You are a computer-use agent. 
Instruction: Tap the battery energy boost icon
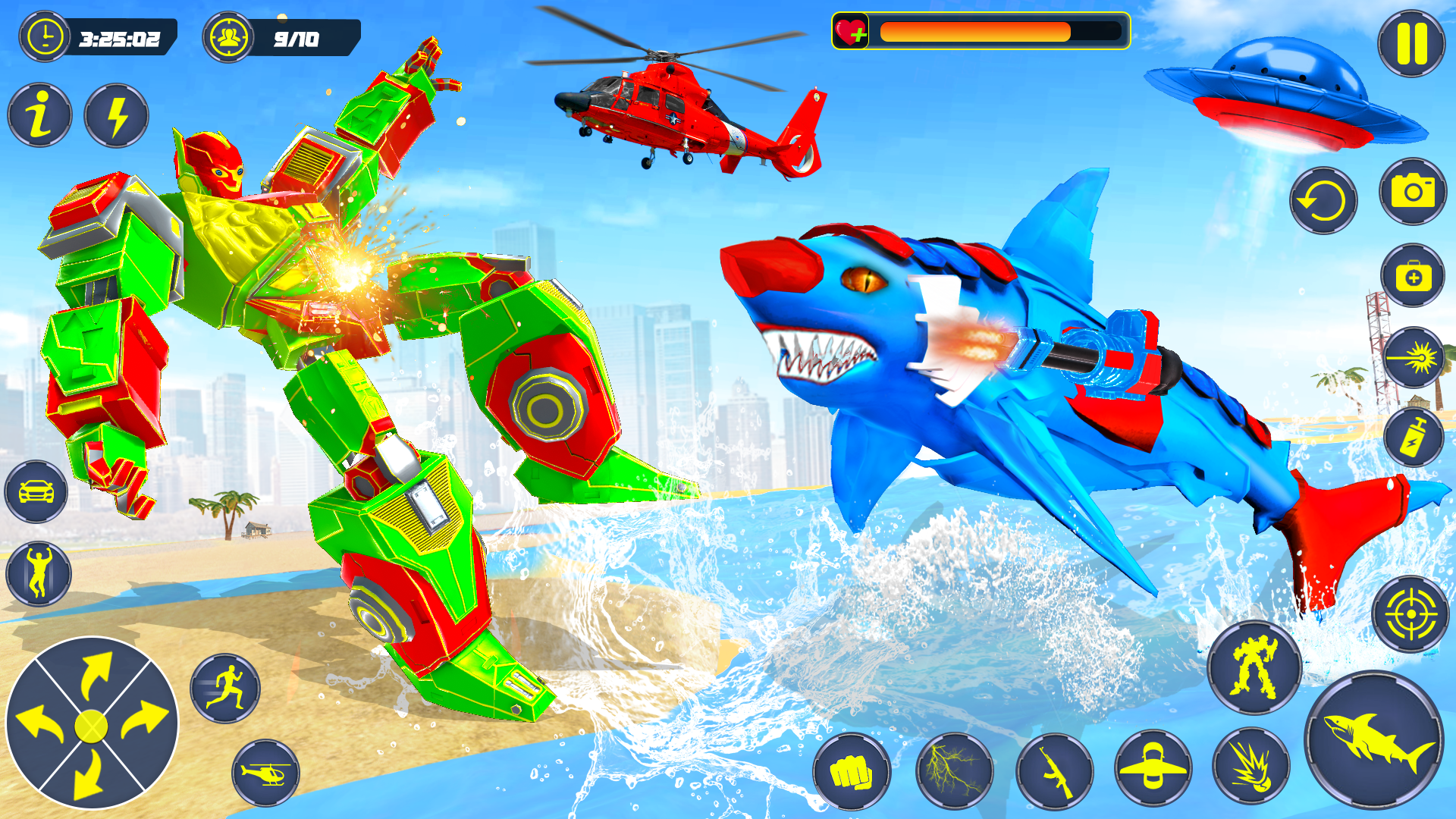pyautogui.click(x=1414, y=436)
